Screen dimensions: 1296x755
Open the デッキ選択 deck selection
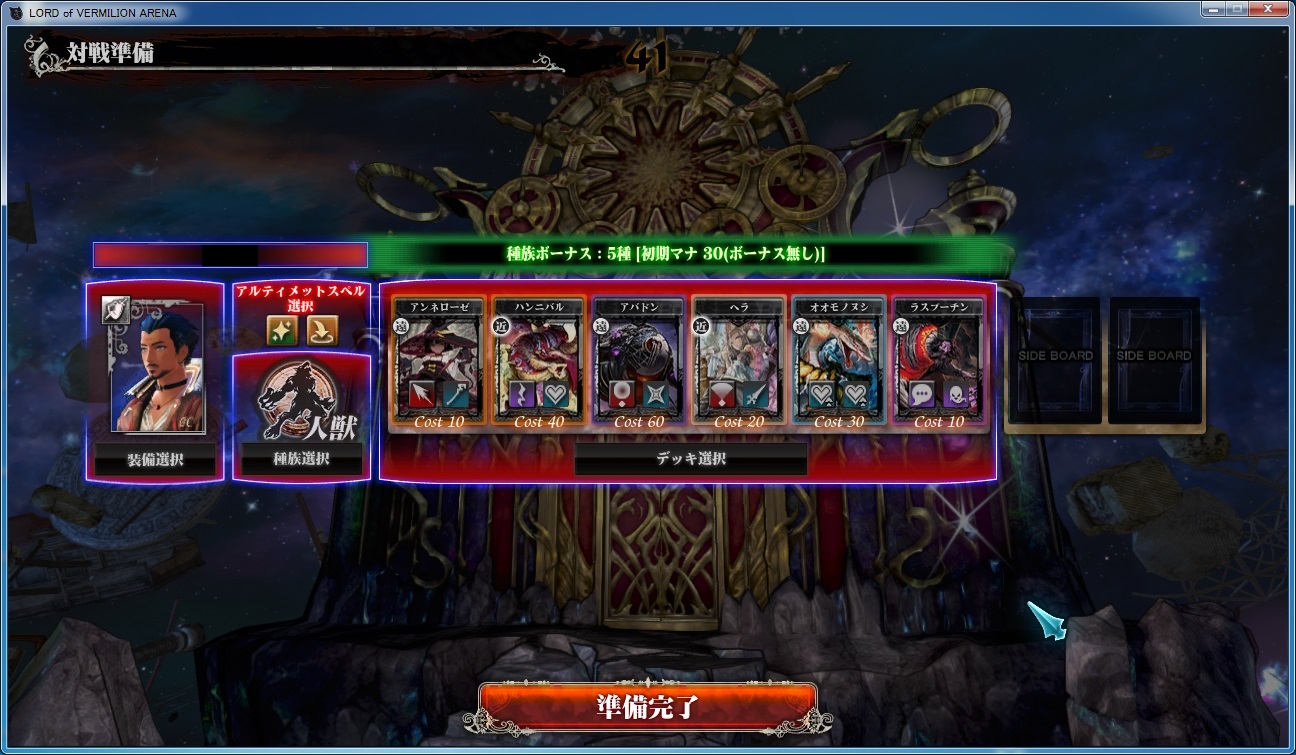pos(690,459)
